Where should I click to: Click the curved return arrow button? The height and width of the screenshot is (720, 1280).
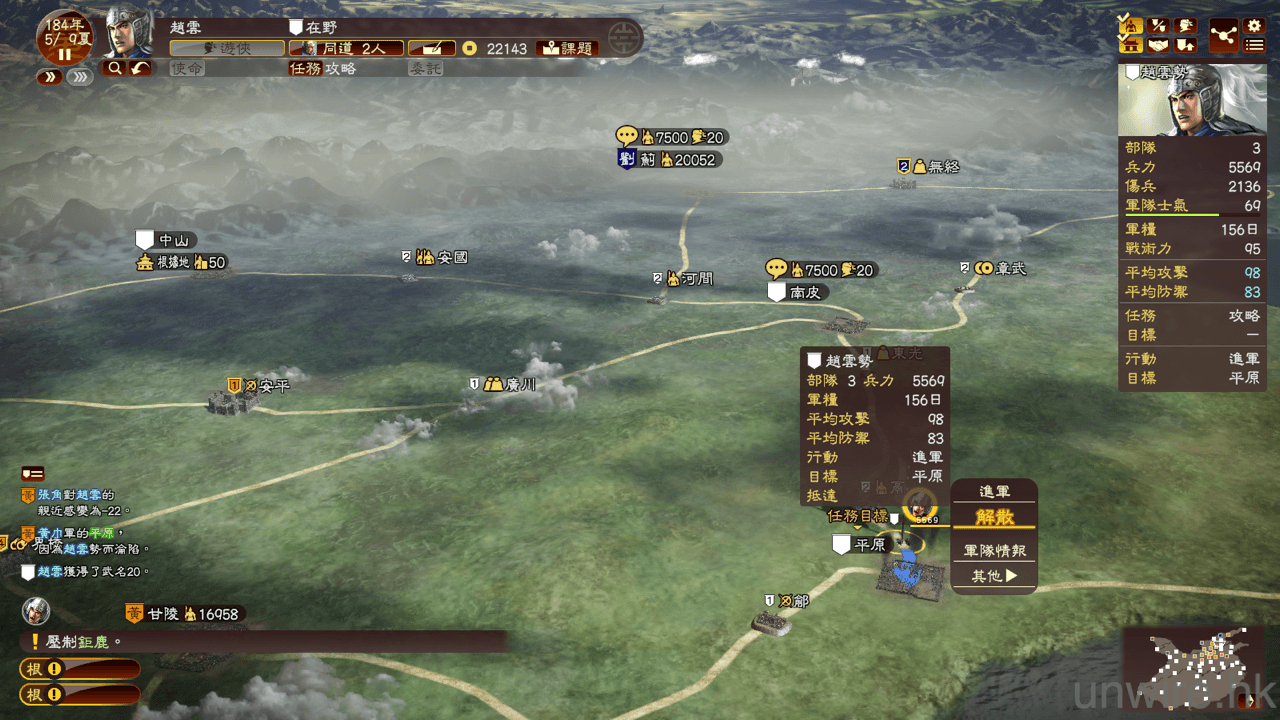[x=140, y=68]
